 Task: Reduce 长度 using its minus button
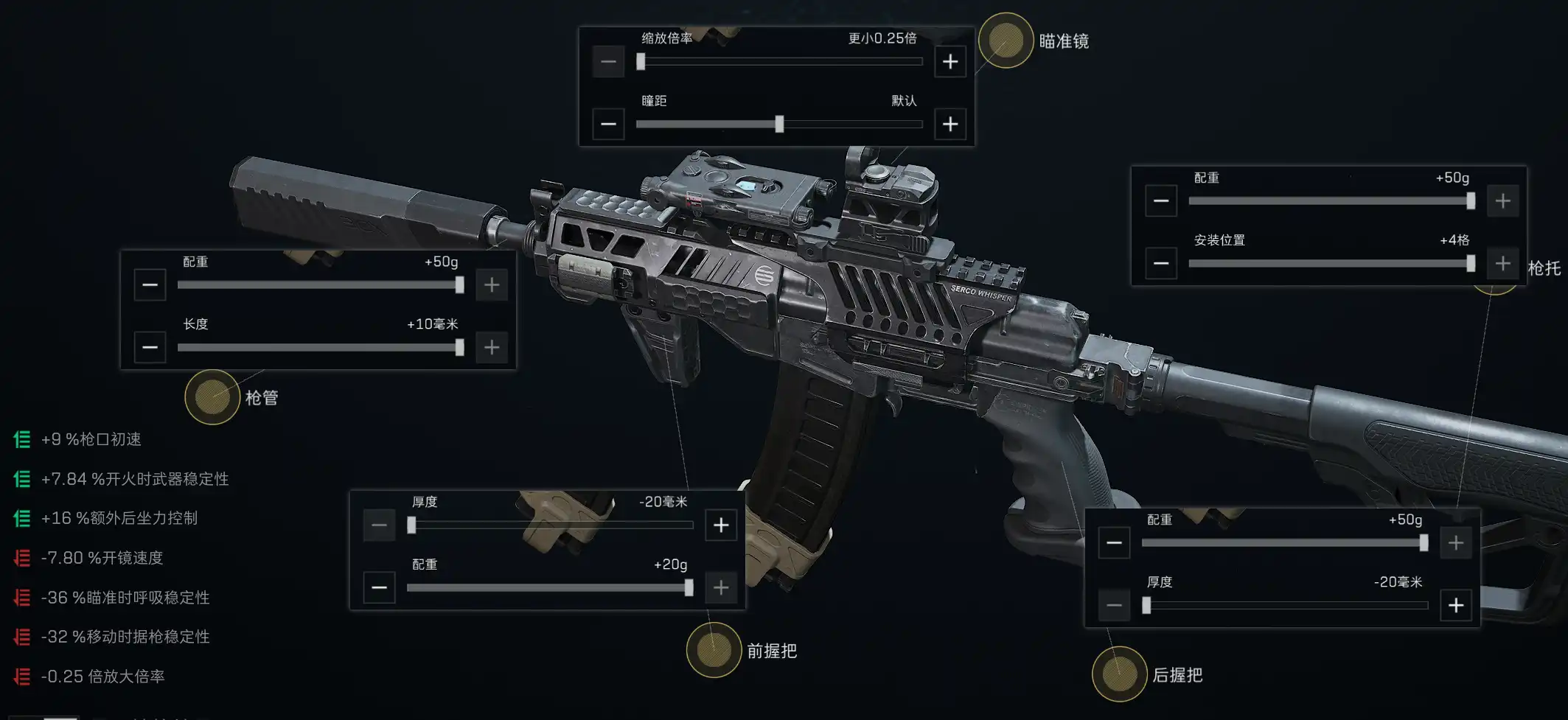(x=150, y=347)
